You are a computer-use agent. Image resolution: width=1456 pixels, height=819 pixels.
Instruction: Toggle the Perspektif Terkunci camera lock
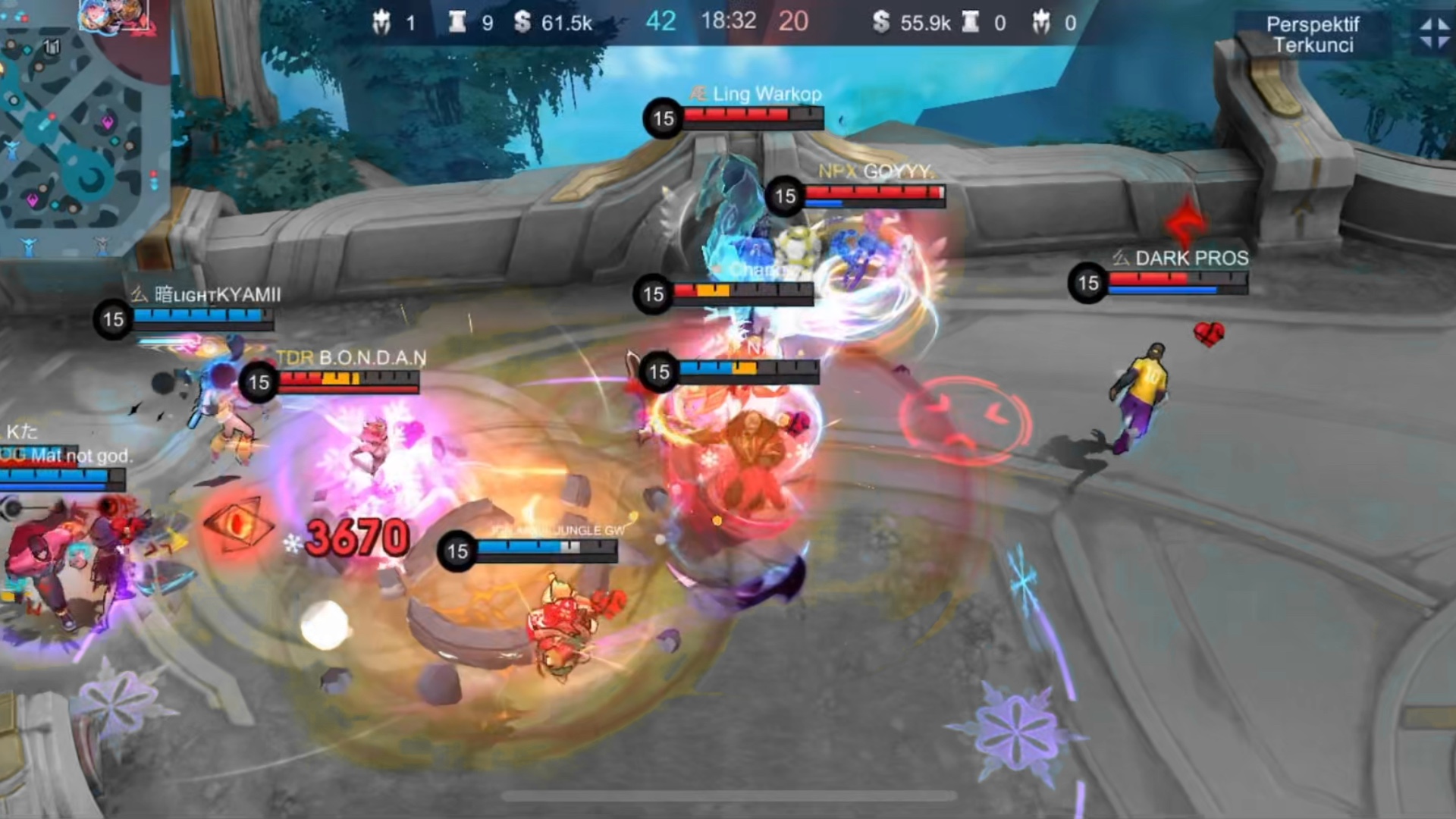(x=1313, y=35)
